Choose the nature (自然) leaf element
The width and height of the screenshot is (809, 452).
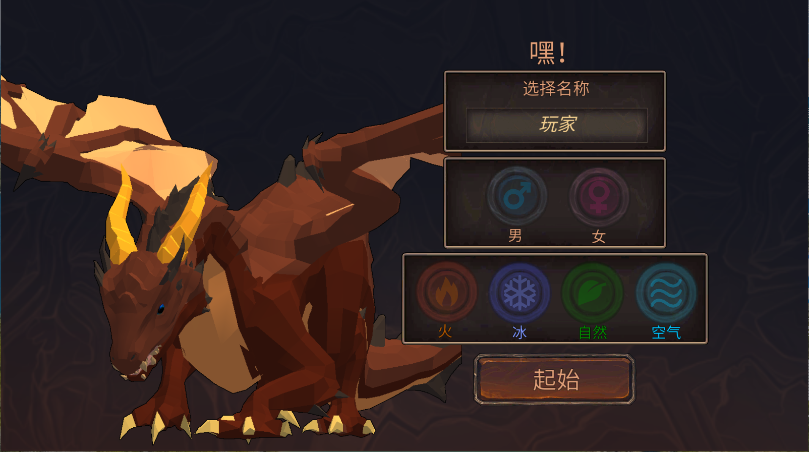click(592, 292)
